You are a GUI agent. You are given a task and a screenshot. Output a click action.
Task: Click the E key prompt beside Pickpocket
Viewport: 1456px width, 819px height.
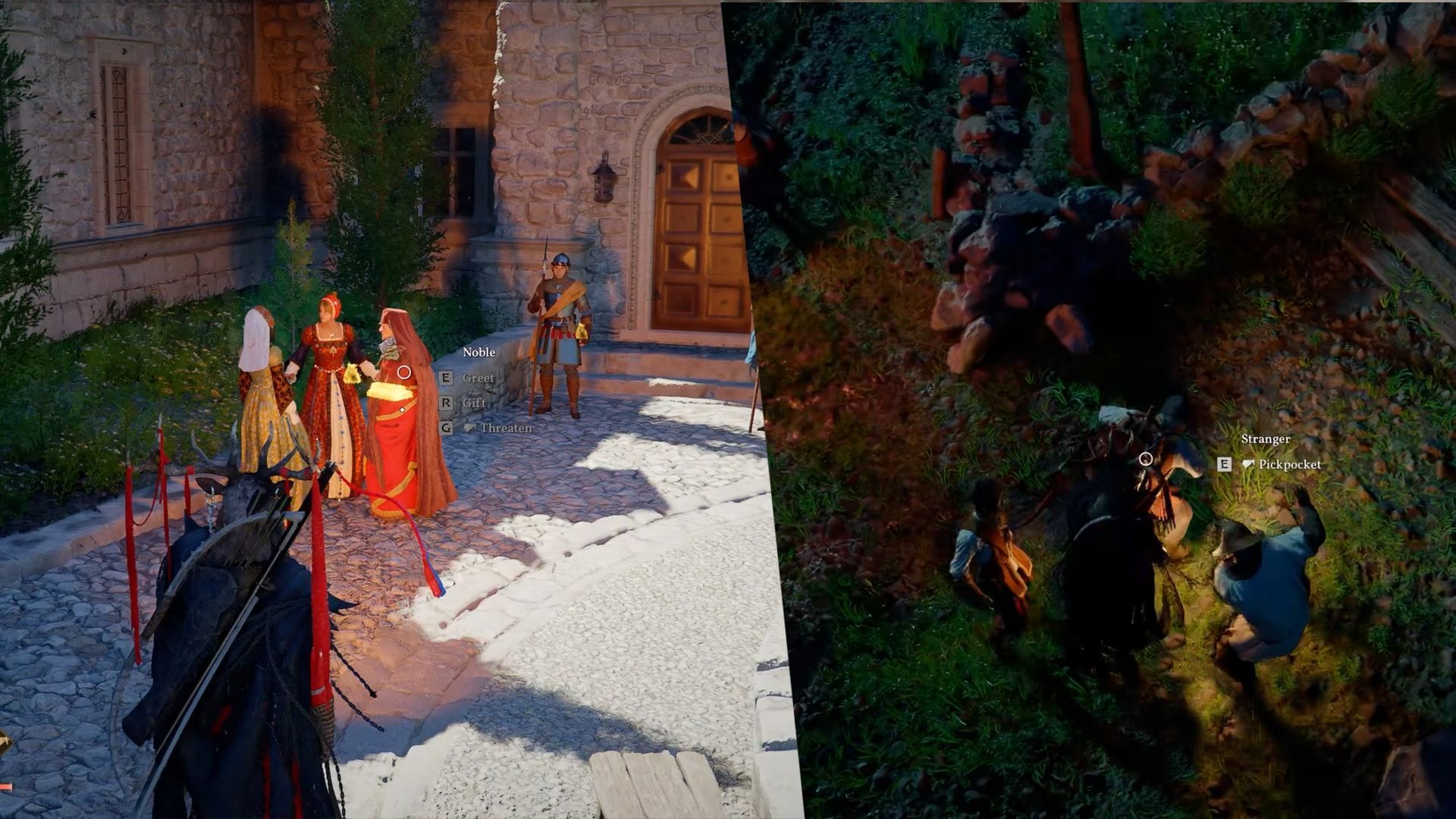pos(1223,466)
